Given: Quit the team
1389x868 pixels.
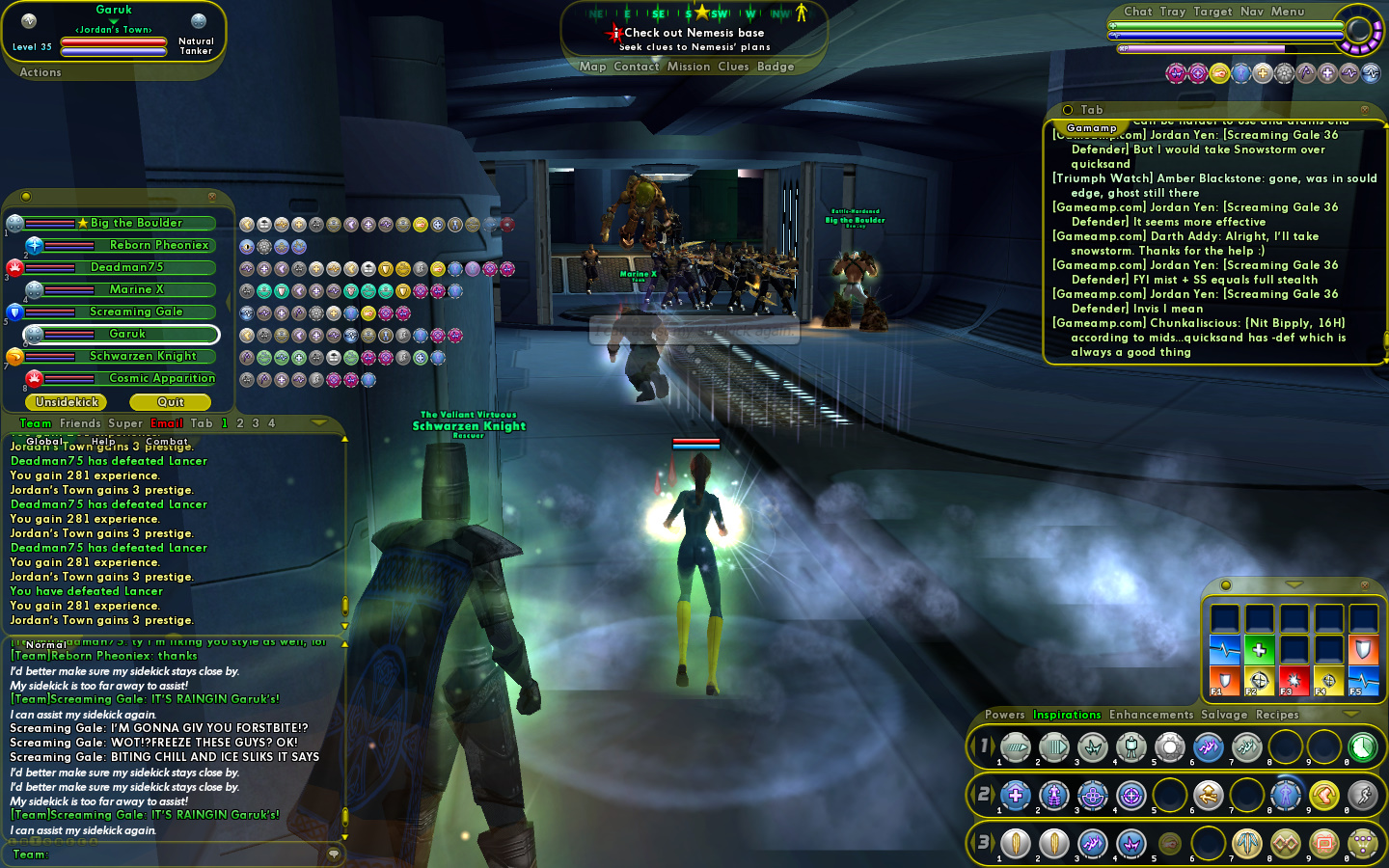Looking at the screenshot, I should coord(171,402).
